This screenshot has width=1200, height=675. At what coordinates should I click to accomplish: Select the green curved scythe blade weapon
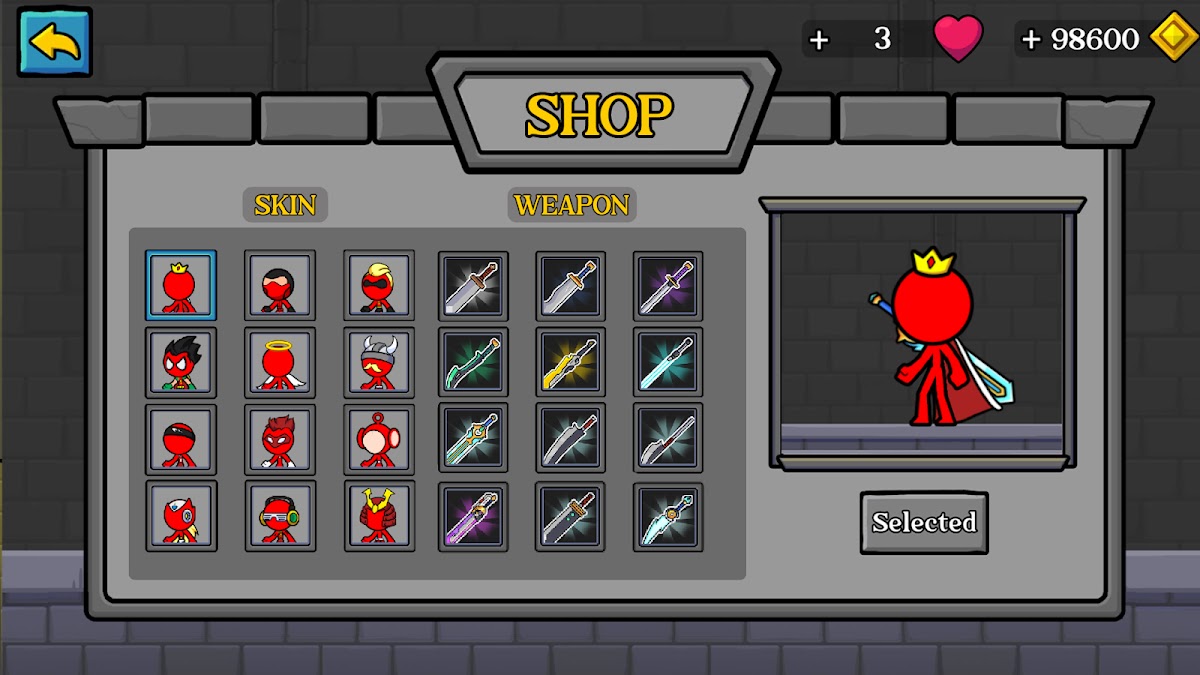pos(473,362)
